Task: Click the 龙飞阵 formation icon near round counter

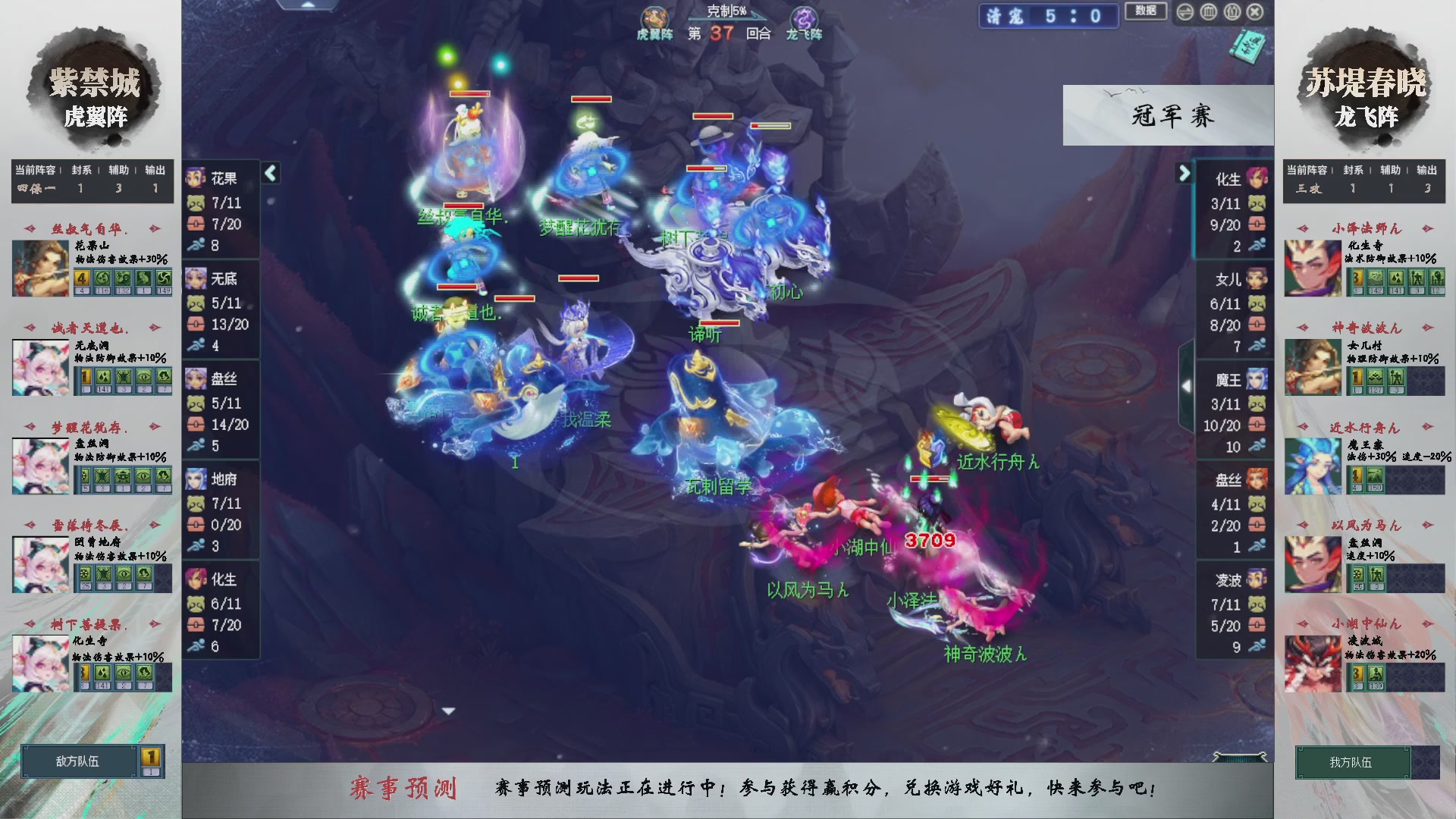Action: click(806, 18)
